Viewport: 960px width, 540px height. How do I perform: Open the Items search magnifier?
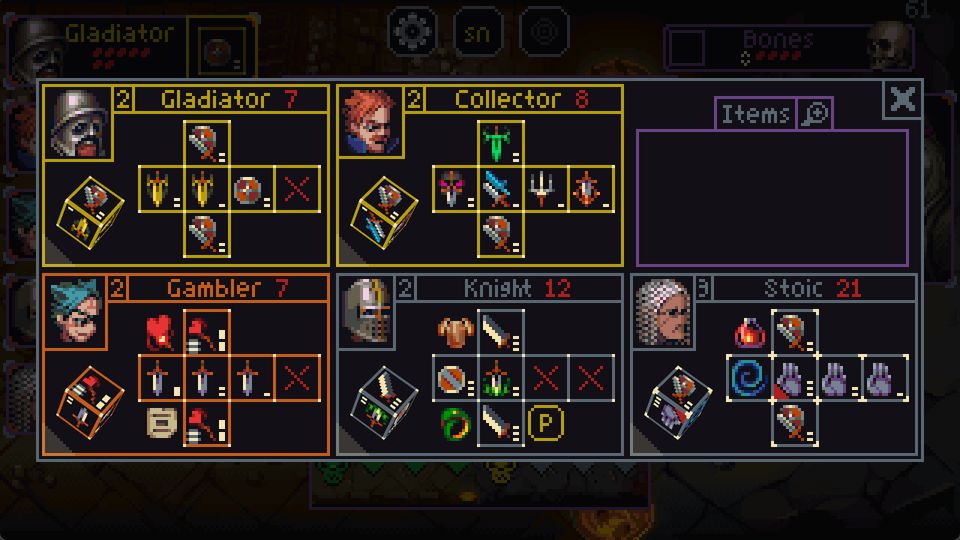coord(816,115)
